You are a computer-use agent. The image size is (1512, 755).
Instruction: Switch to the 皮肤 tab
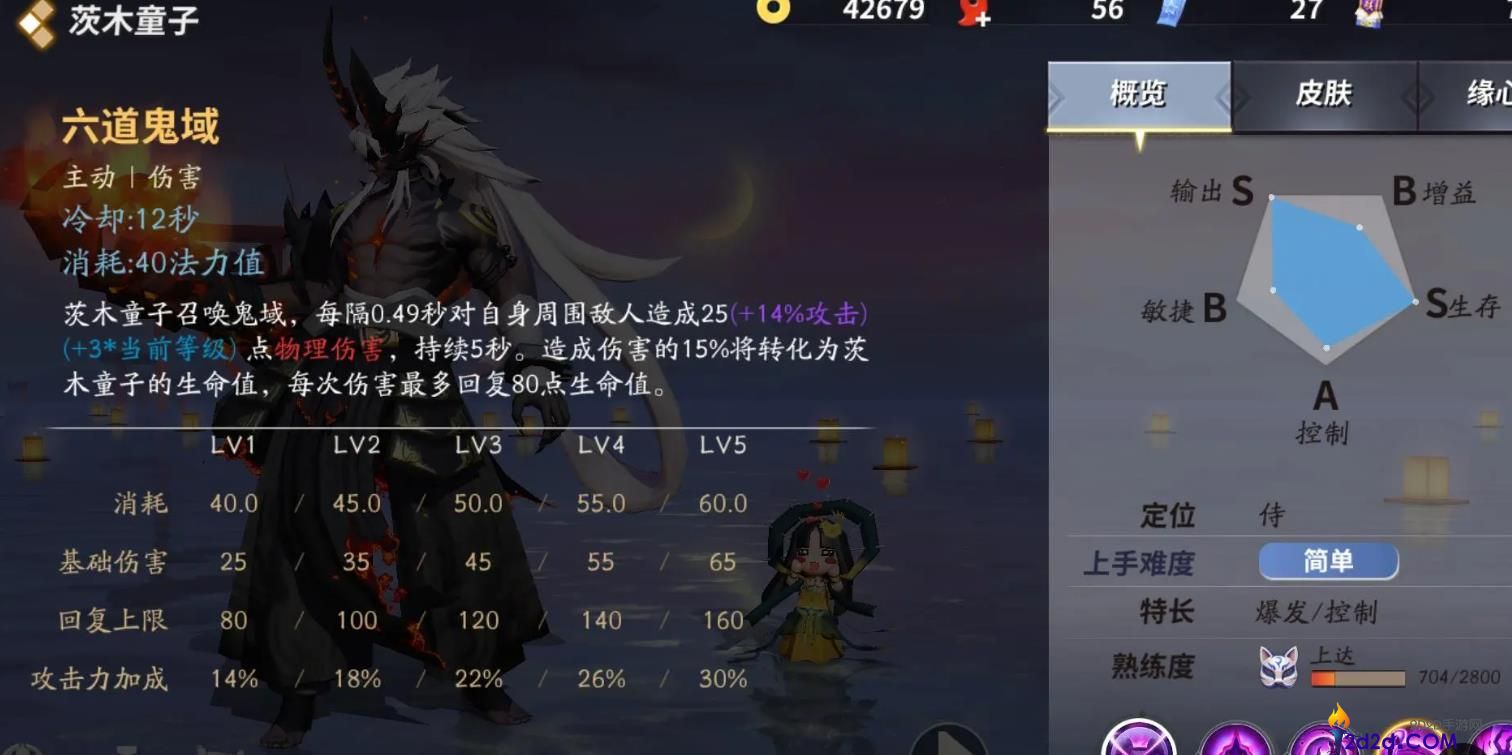click(x=1326, y=91)
